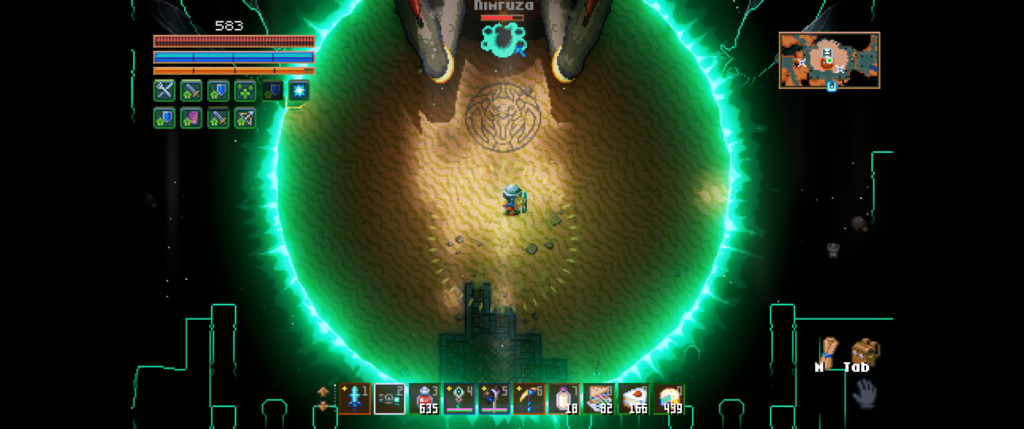Inspect the purple glove buff icon
Screen dimensions: 1024x429
coord(191,118)
